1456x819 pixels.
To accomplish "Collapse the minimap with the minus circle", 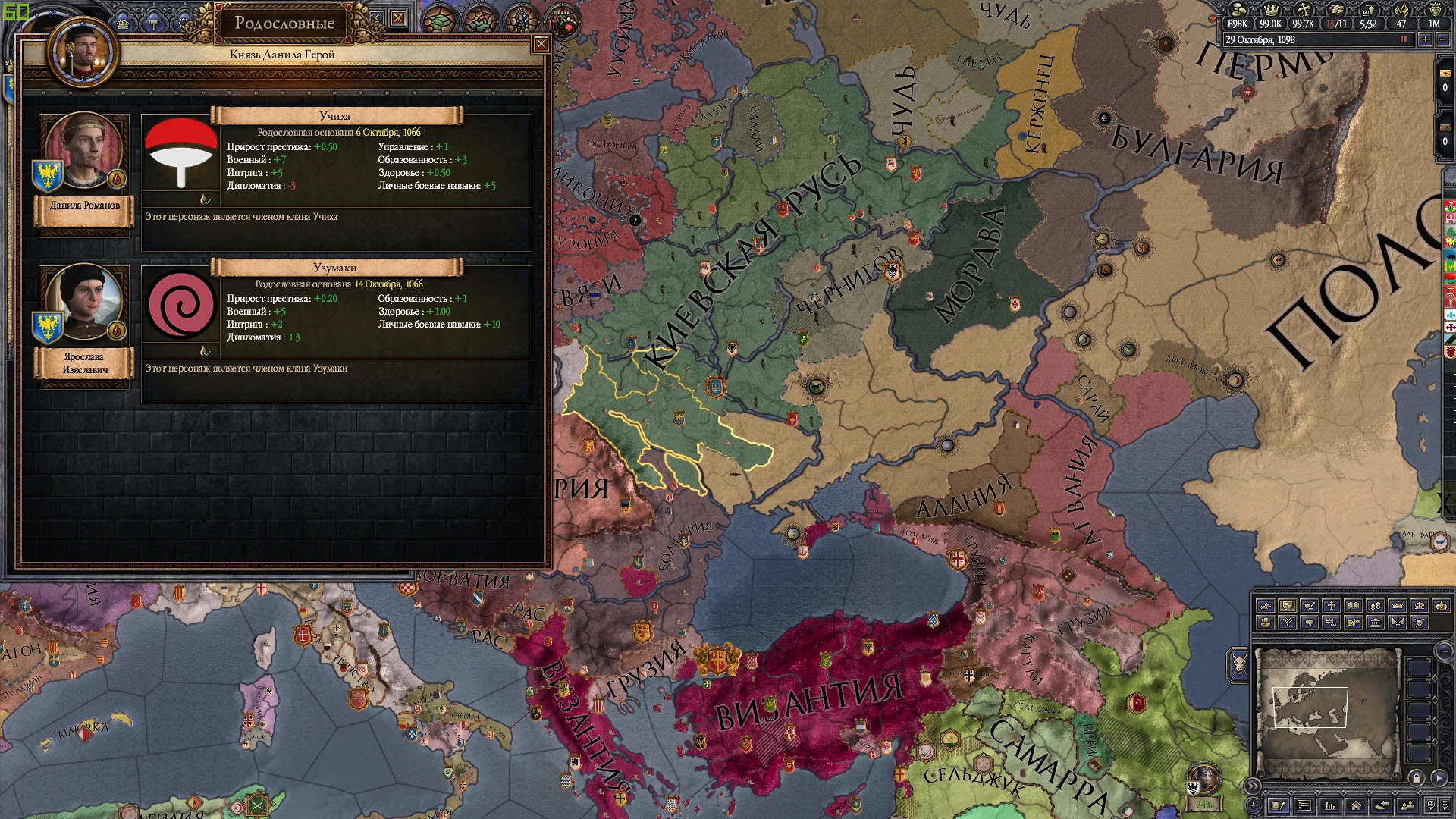I will point(1443,651).
